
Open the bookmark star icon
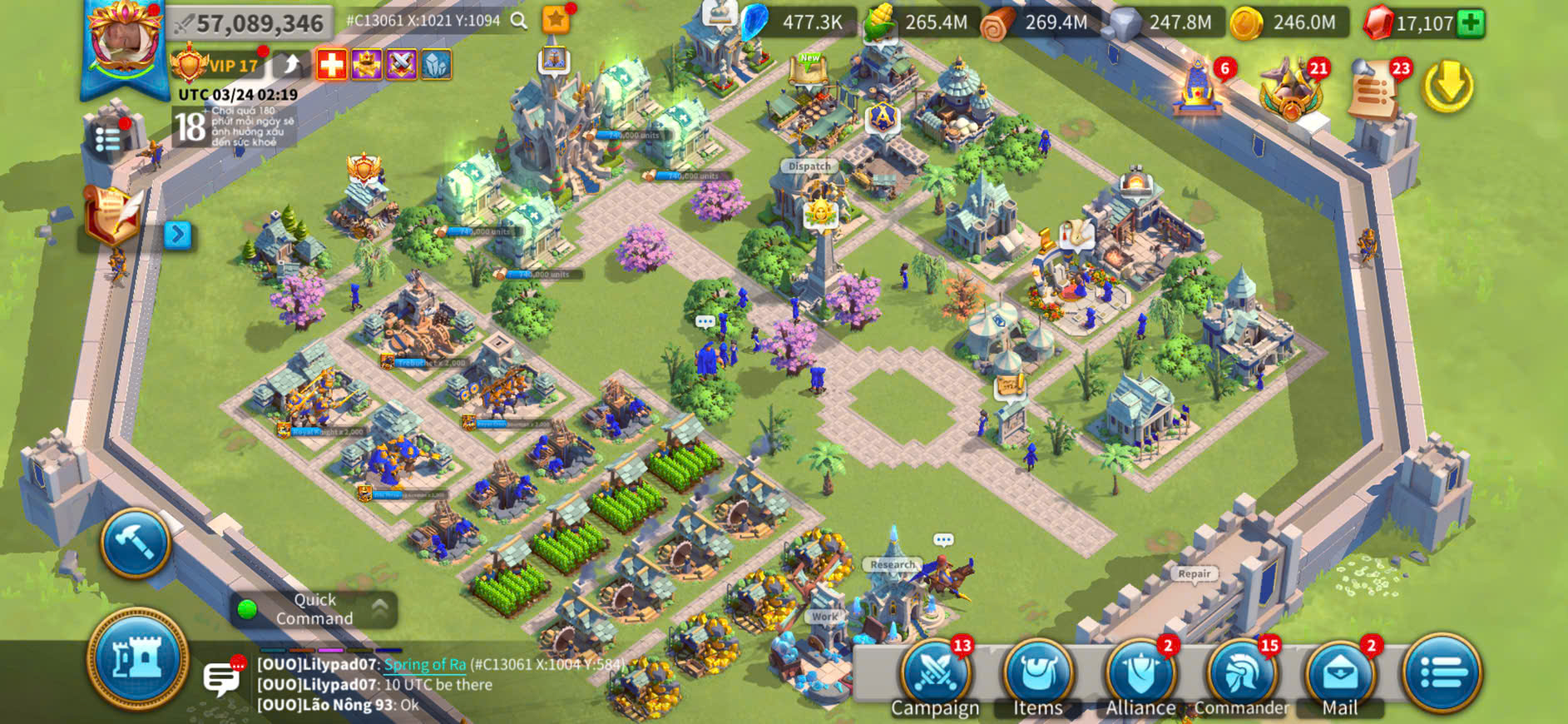coord(556,19)
